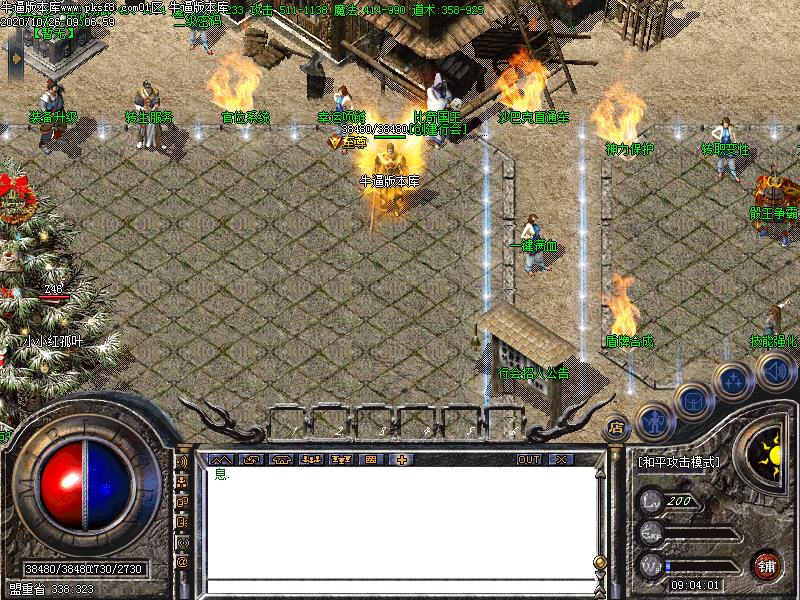The width and height of the screenshot is (800, 600).
Task: Close the game with the X button
Action: (x=560, y=459)
